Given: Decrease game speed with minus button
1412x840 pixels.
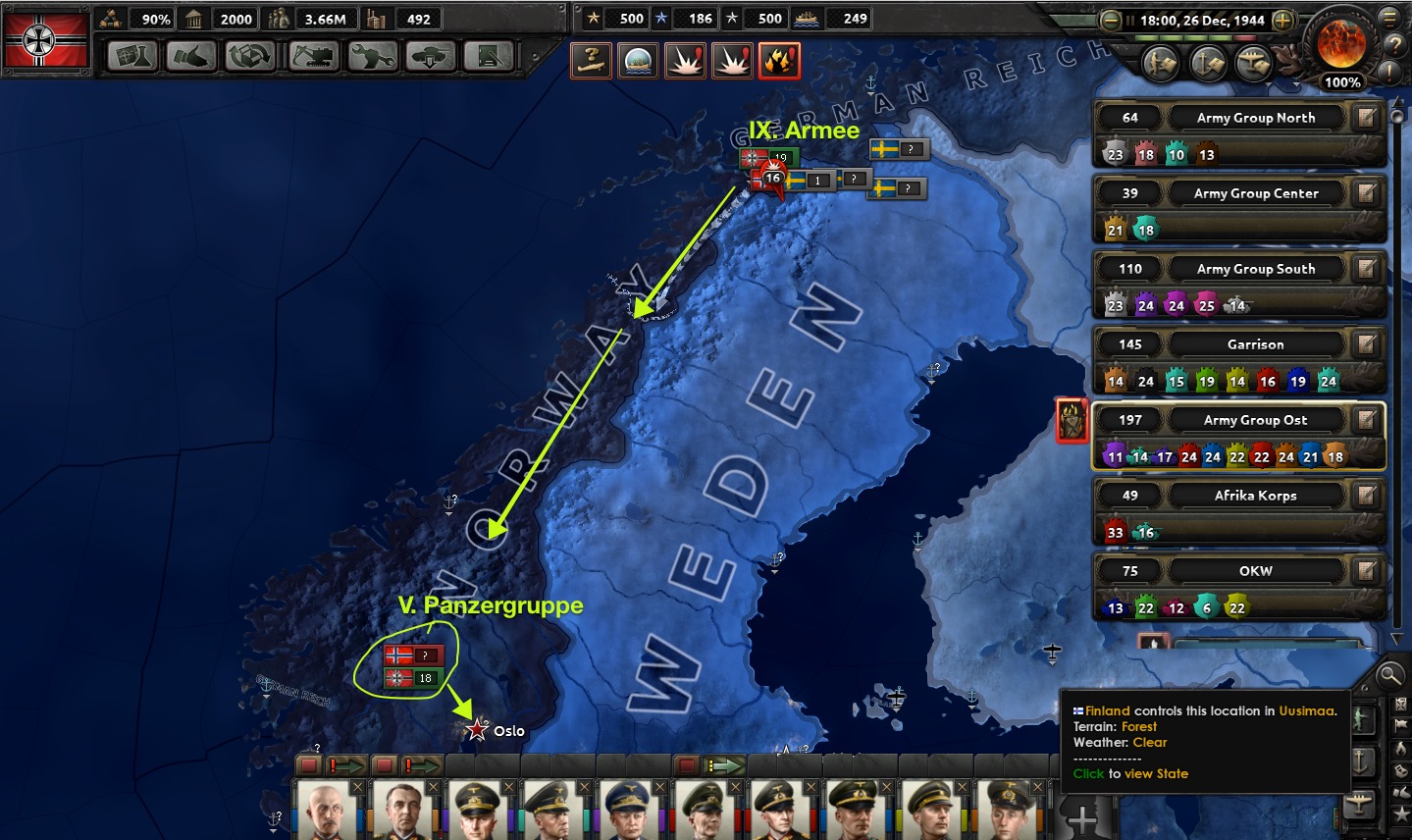Looking at the screenshot, I should [x=1110, y=20].
